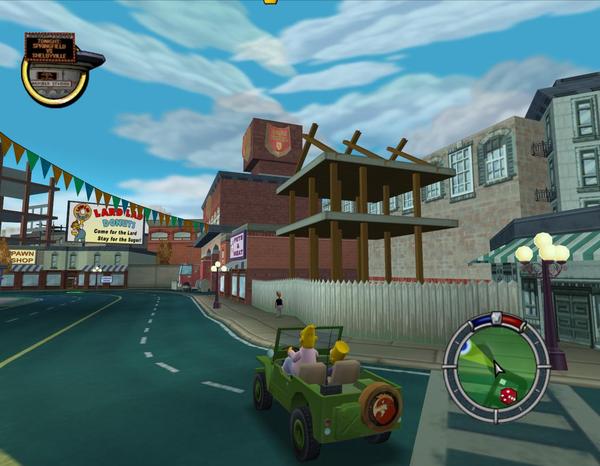This screenshot has height=466, width=600.
Task: Click the blue marker on the radar
Action: click(x=465, y=347)
